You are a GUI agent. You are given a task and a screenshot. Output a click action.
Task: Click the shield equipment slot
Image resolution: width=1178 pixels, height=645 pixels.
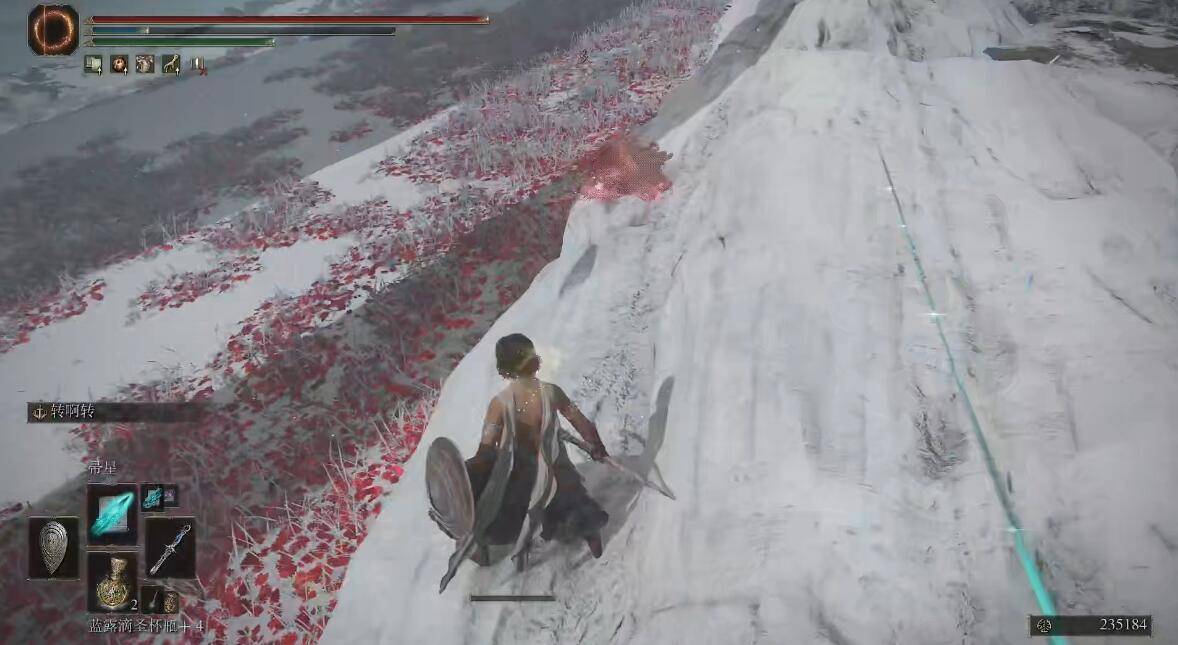coord(53,547)
